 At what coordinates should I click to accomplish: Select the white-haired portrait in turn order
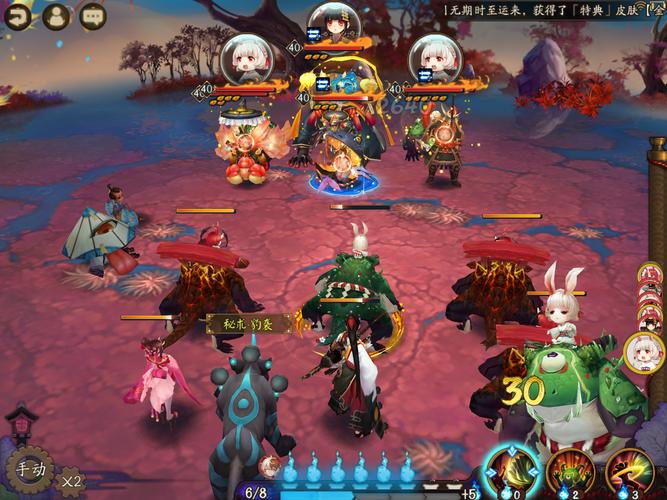pos(645,351)
